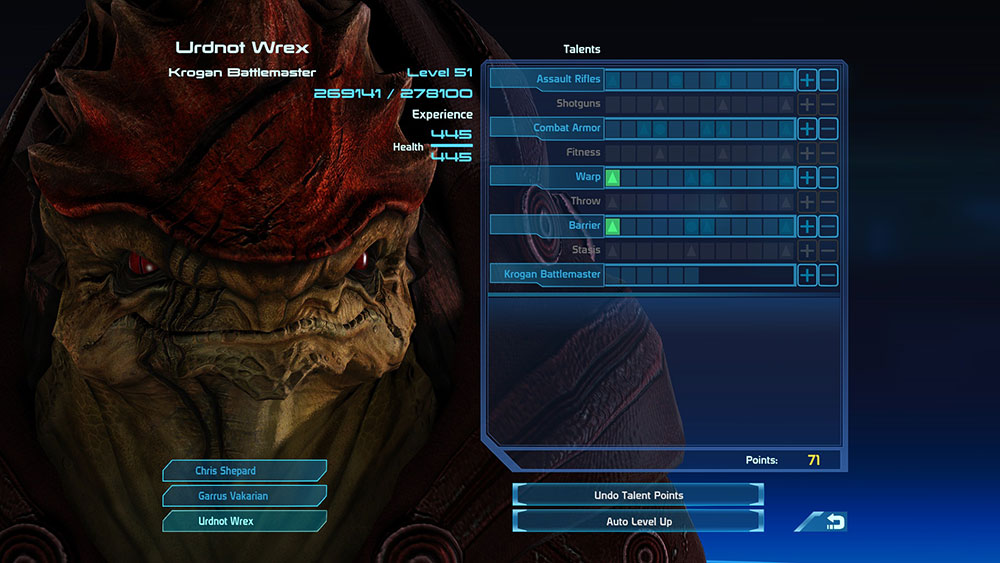Remove a point from Warp
The width and height of the screenshot is (1000, 563).
828,177
